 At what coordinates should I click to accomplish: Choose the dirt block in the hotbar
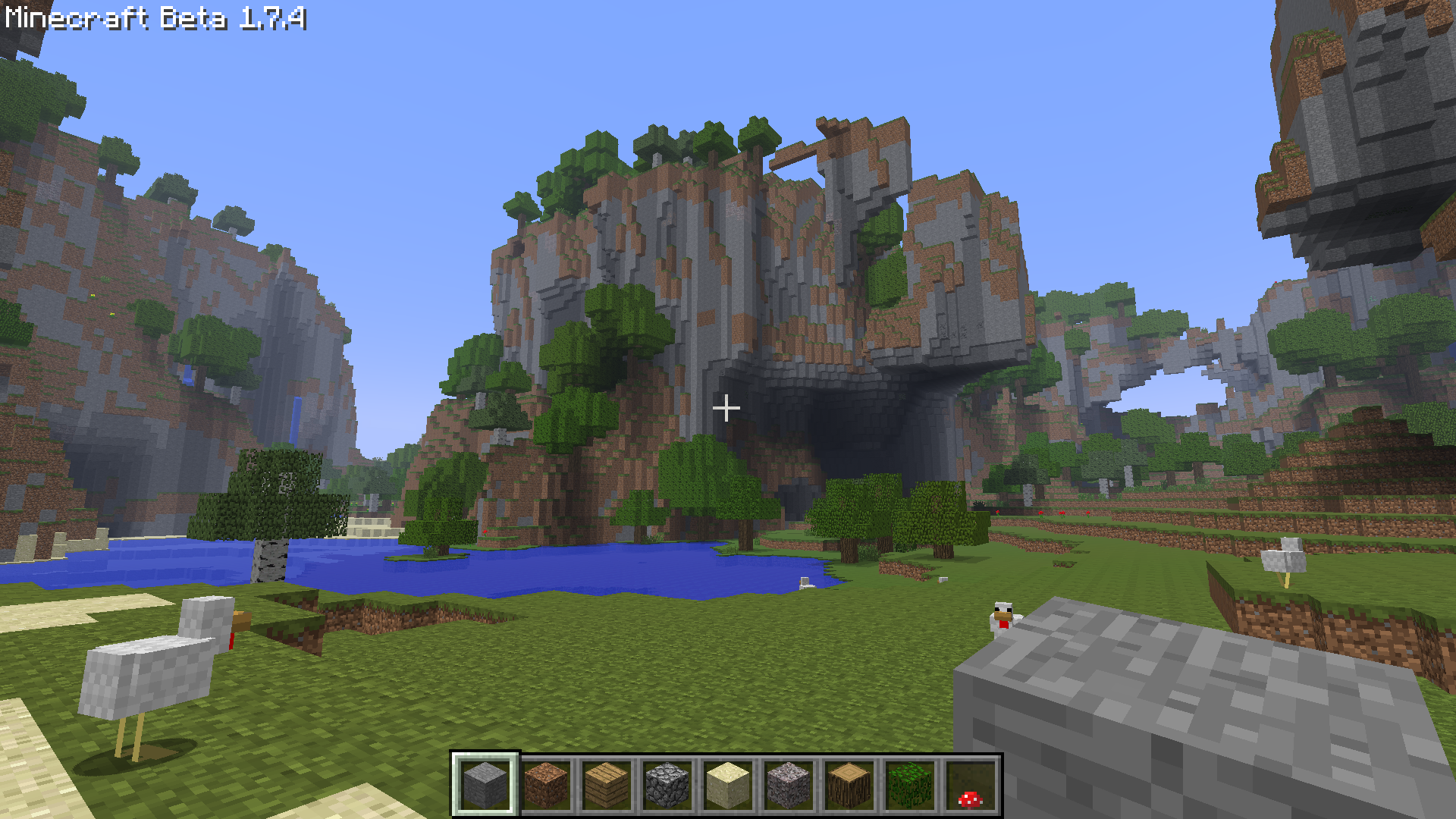coord(546,785)
